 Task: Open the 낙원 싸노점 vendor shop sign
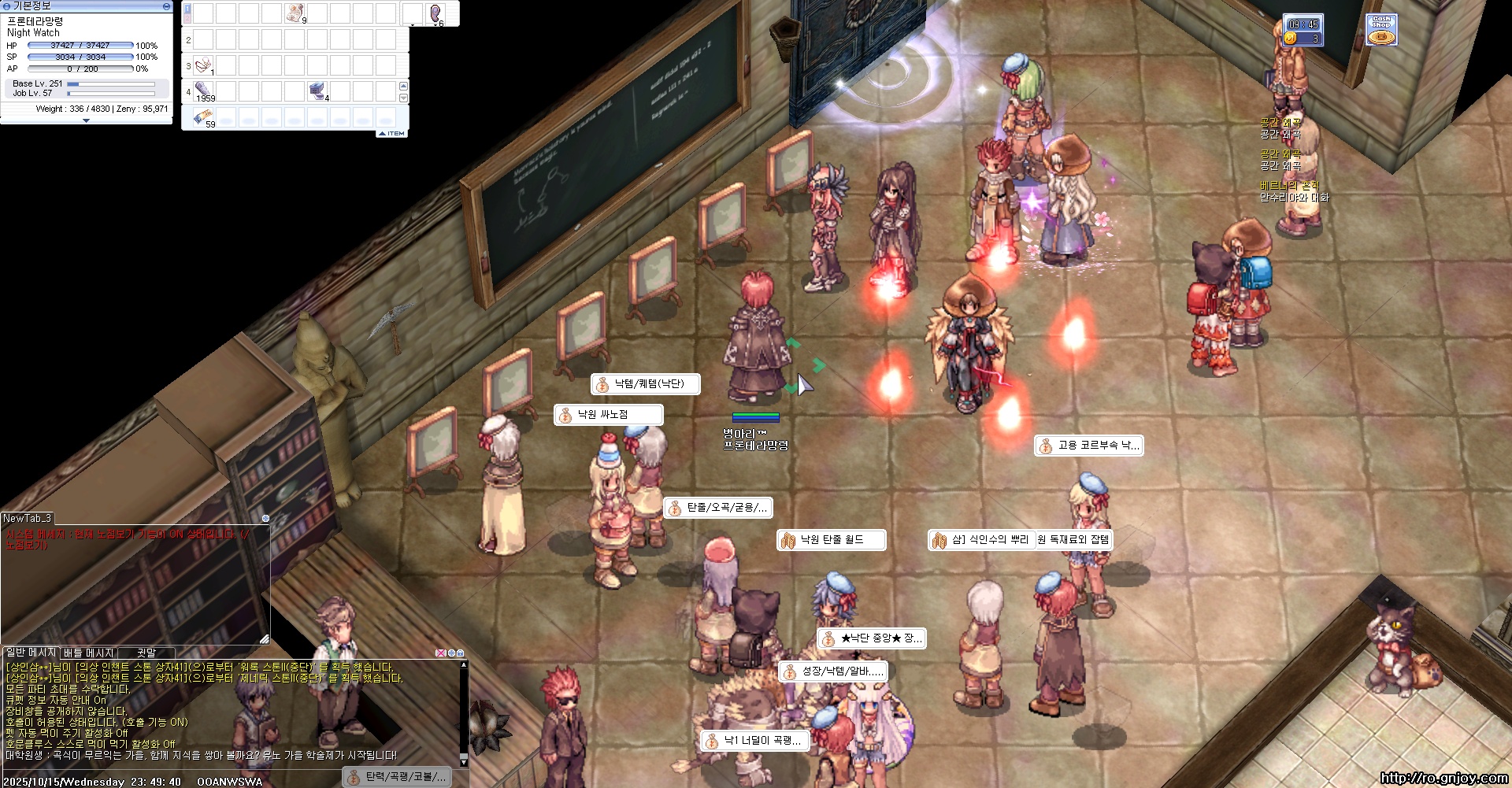click(x=608, y=414)
